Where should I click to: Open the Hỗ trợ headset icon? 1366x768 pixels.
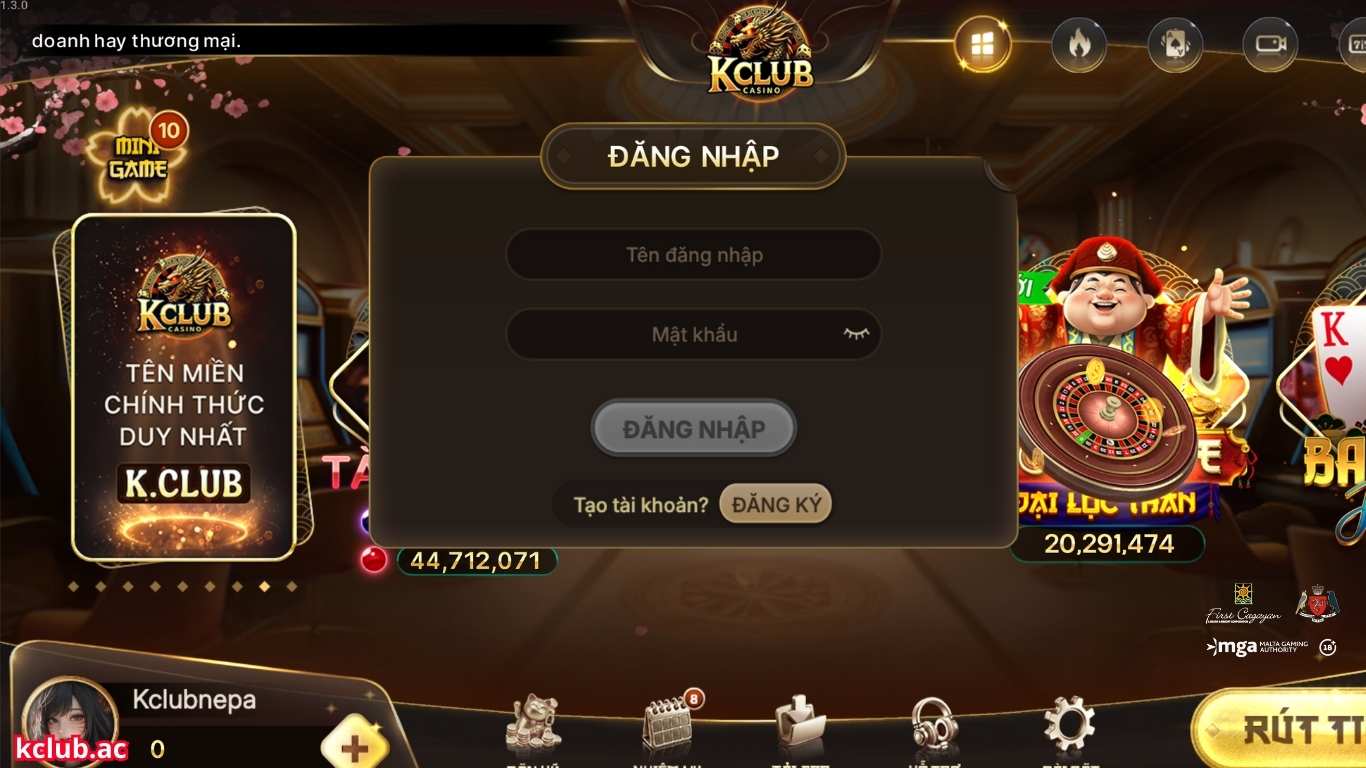coord(933,722)
